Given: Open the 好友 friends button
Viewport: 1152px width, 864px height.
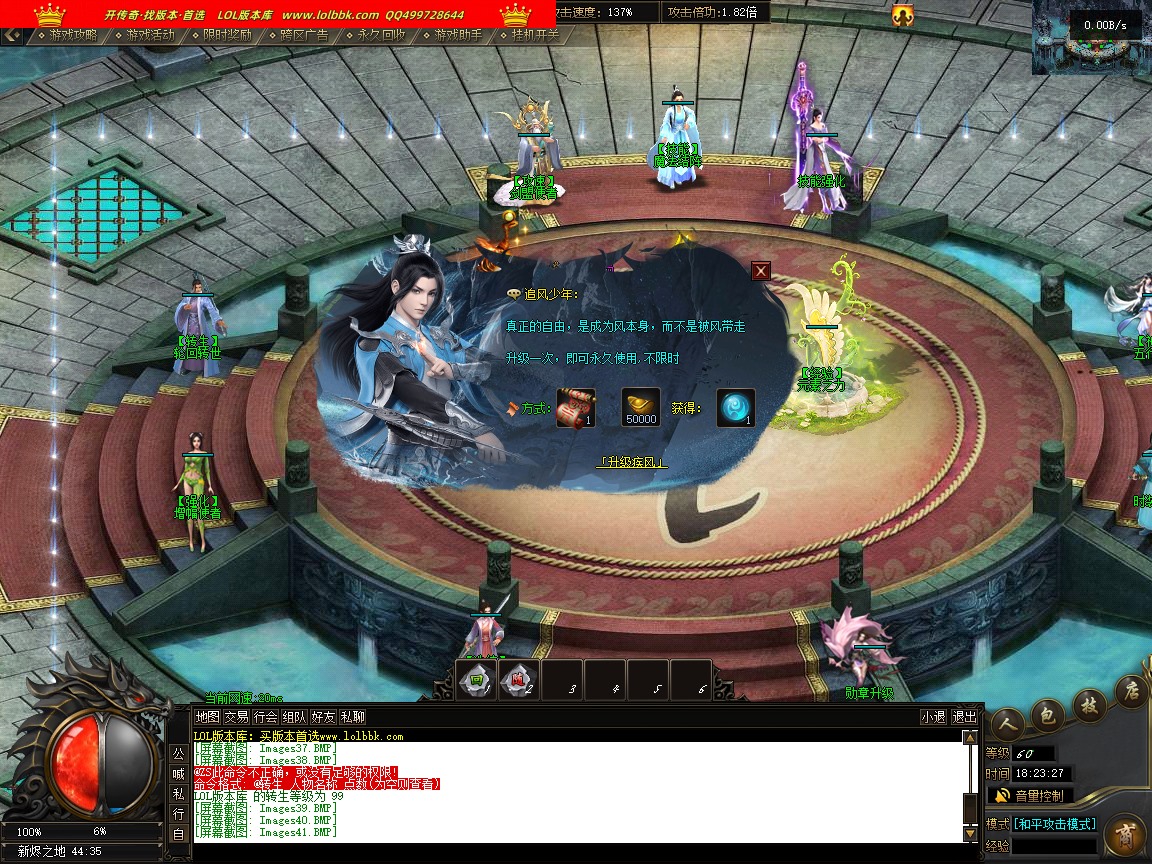Looking at the screenshot, I should tap(323, 717).
